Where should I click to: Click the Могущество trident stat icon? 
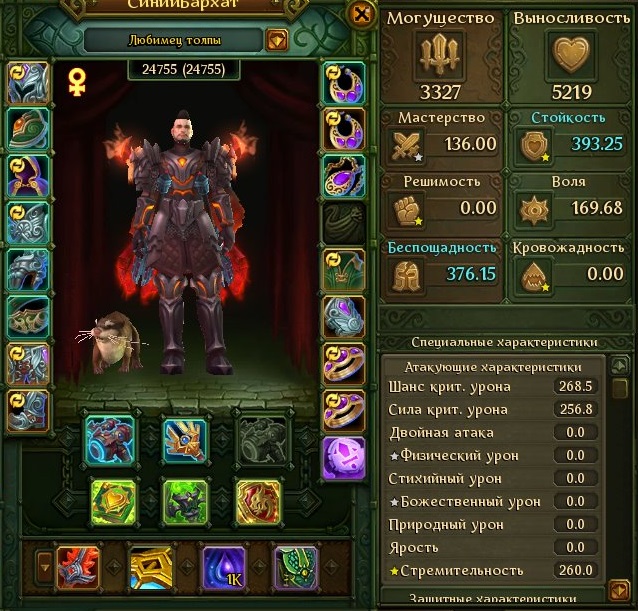tap(443, 51)
